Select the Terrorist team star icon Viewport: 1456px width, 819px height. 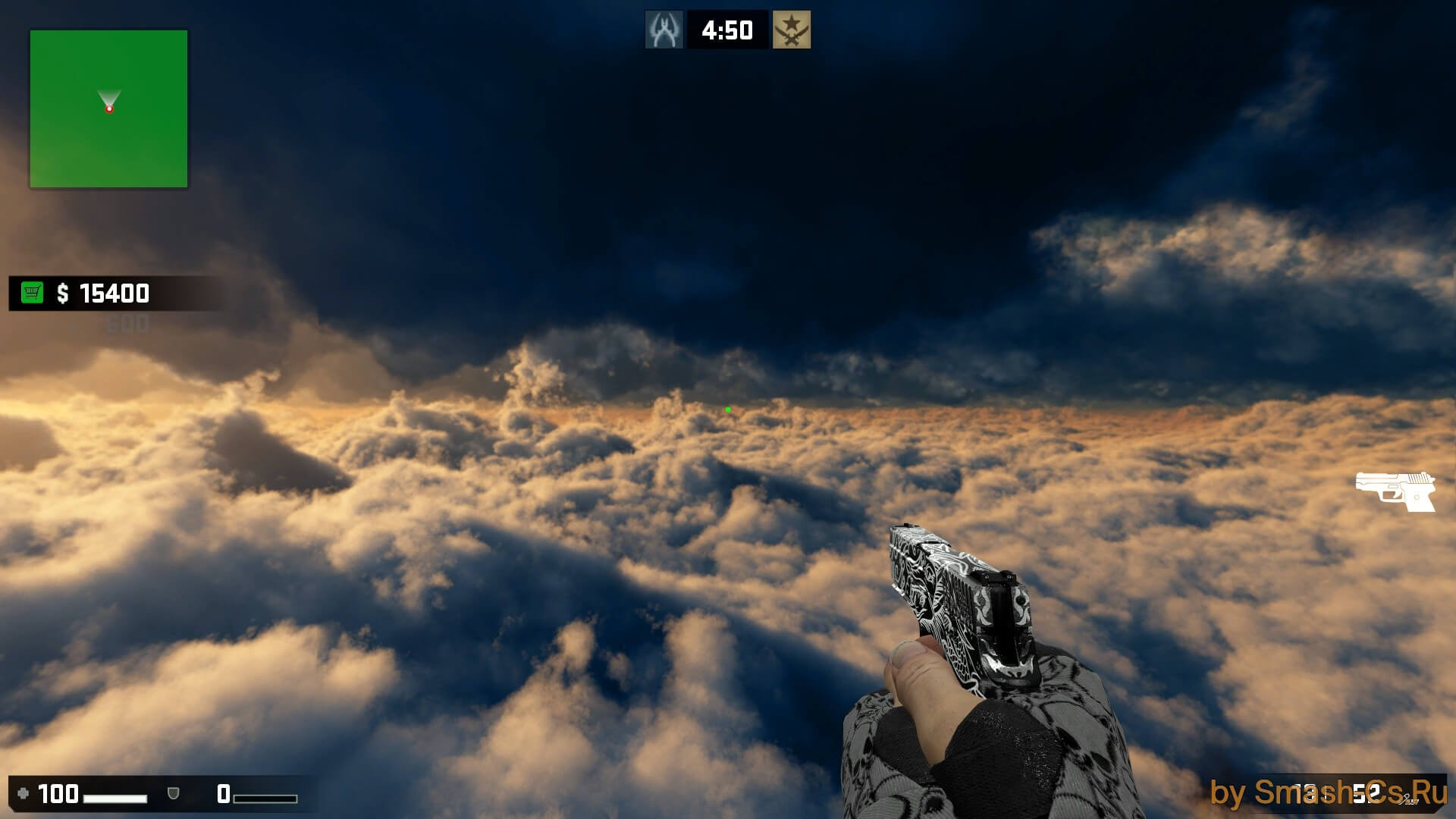click(791, 30)
